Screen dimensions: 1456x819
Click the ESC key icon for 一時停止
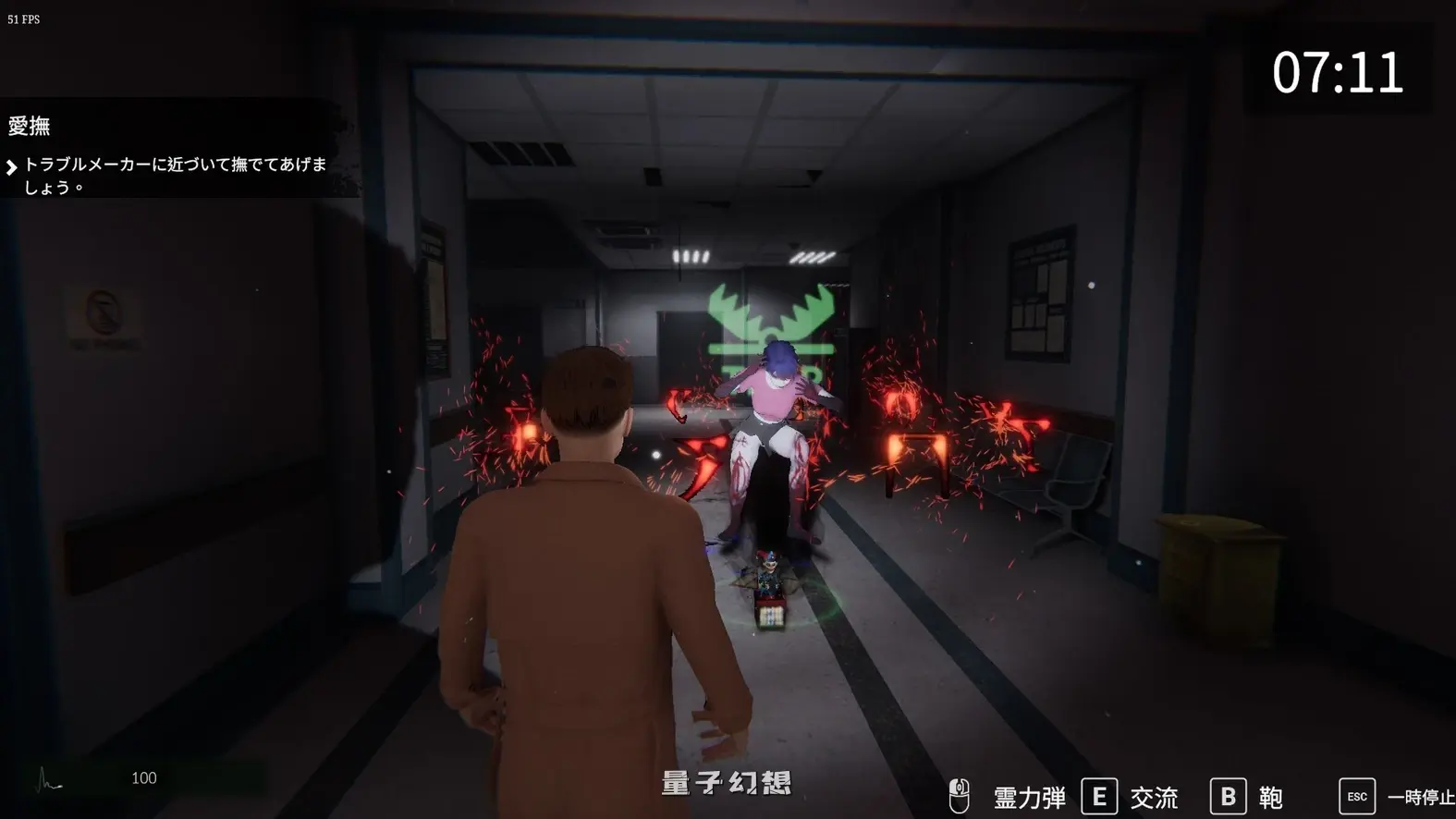tap(1356, 794)
